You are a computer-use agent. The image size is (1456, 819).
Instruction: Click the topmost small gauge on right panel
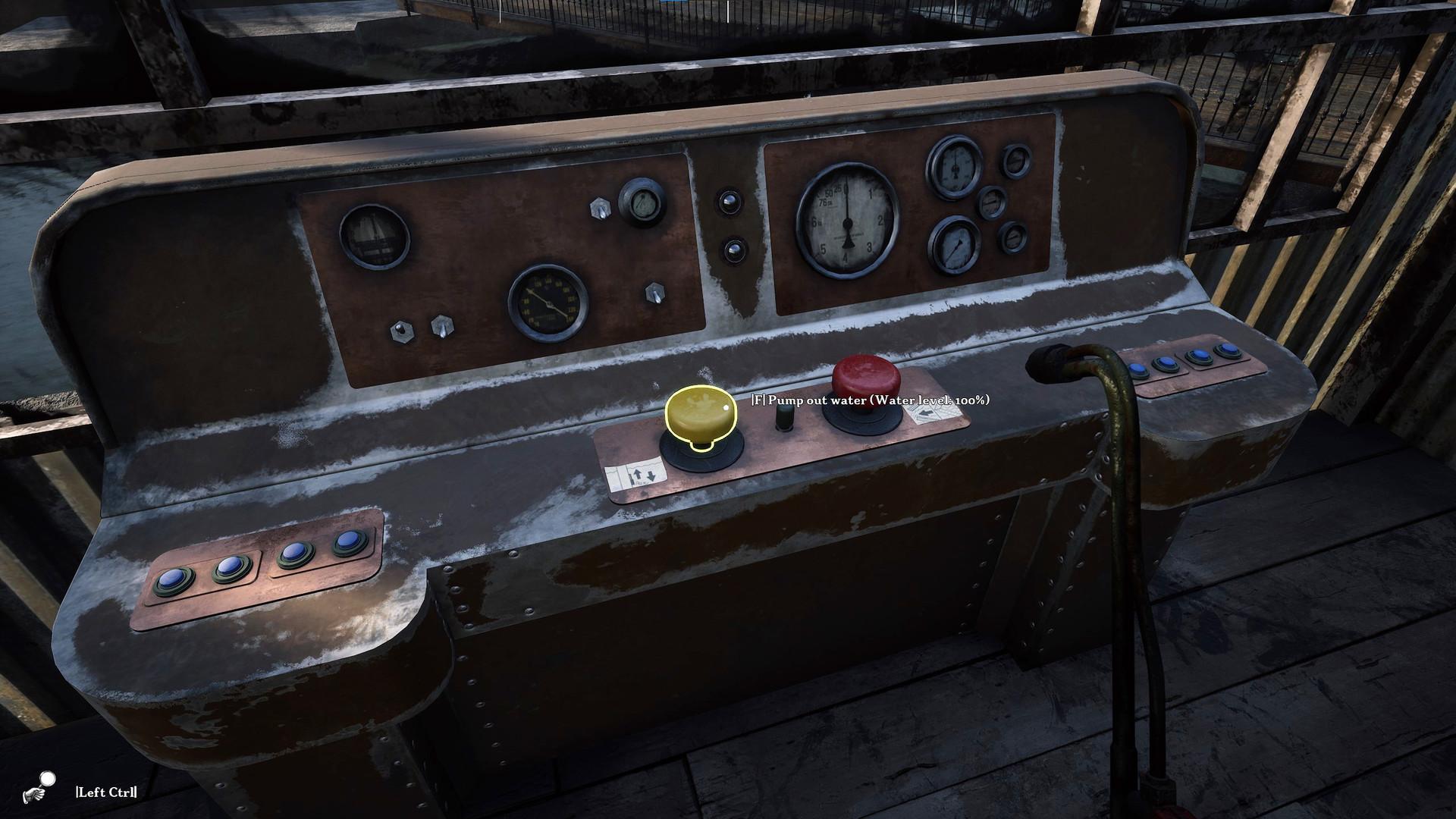tap(1016, 162)
